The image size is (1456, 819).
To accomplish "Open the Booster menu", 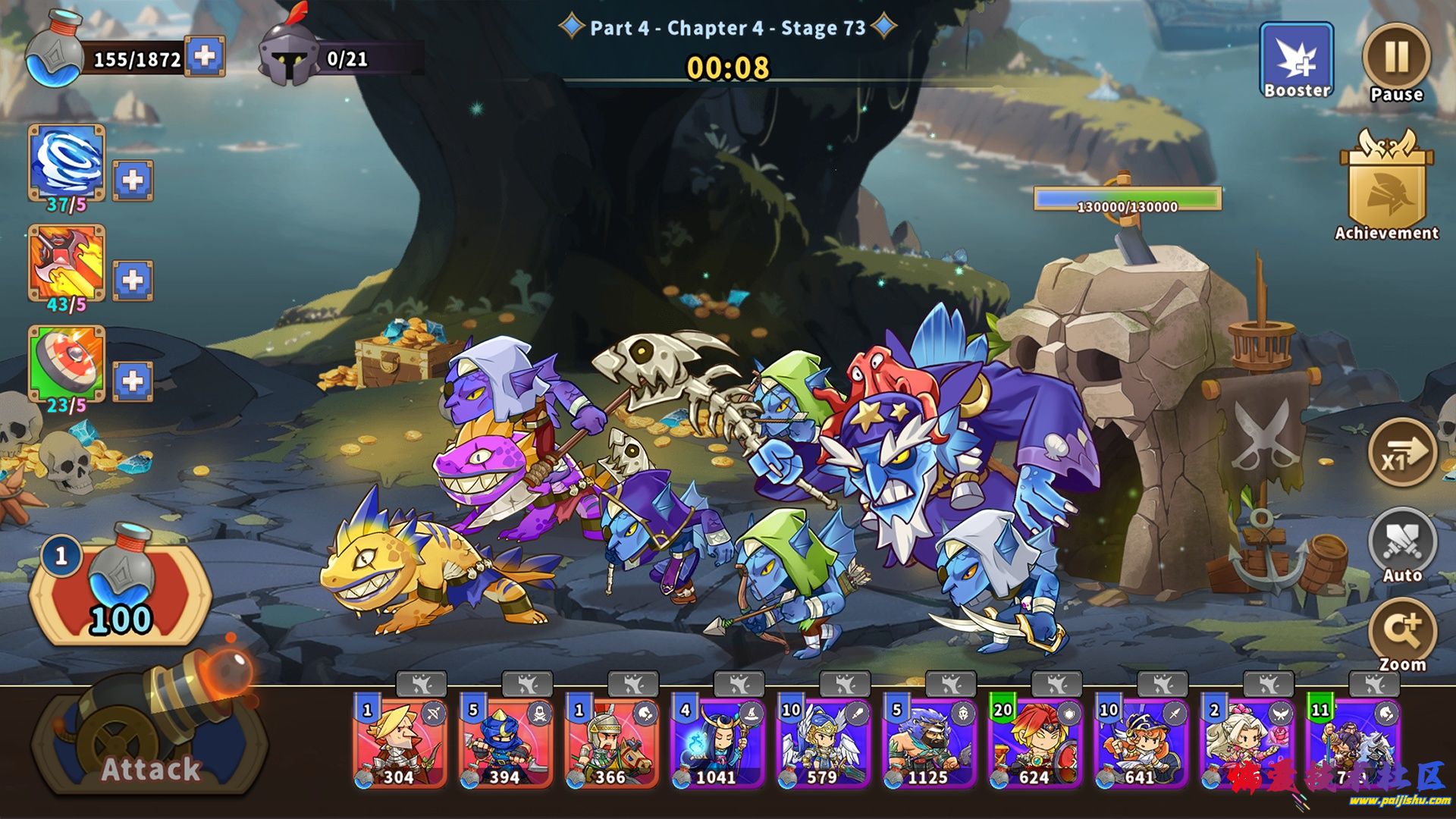I will (1296, 61).
